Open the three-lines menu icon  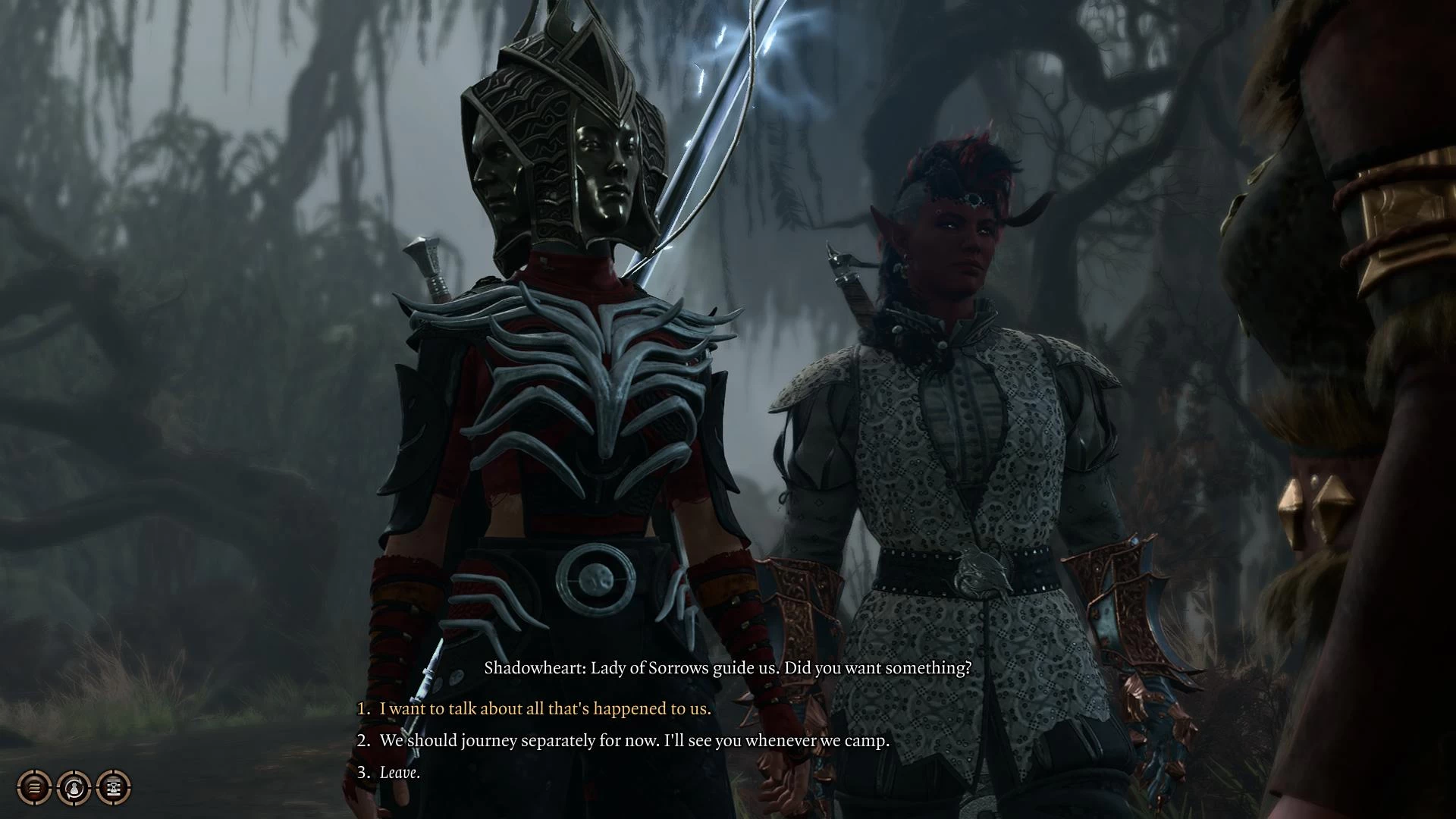[x=34, y=788]
